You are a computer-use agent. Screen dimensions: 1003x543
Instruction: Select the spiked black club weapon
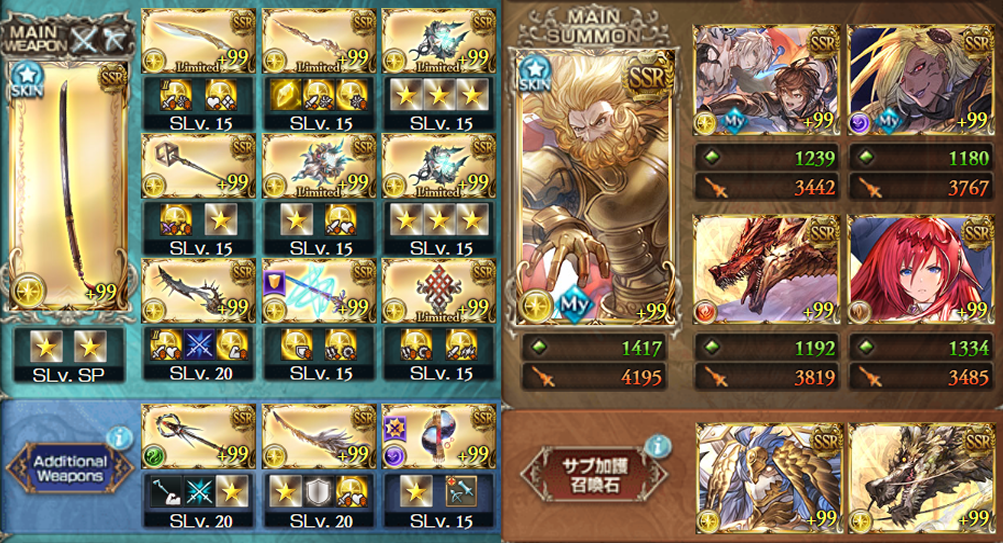[x=199, y=291]
